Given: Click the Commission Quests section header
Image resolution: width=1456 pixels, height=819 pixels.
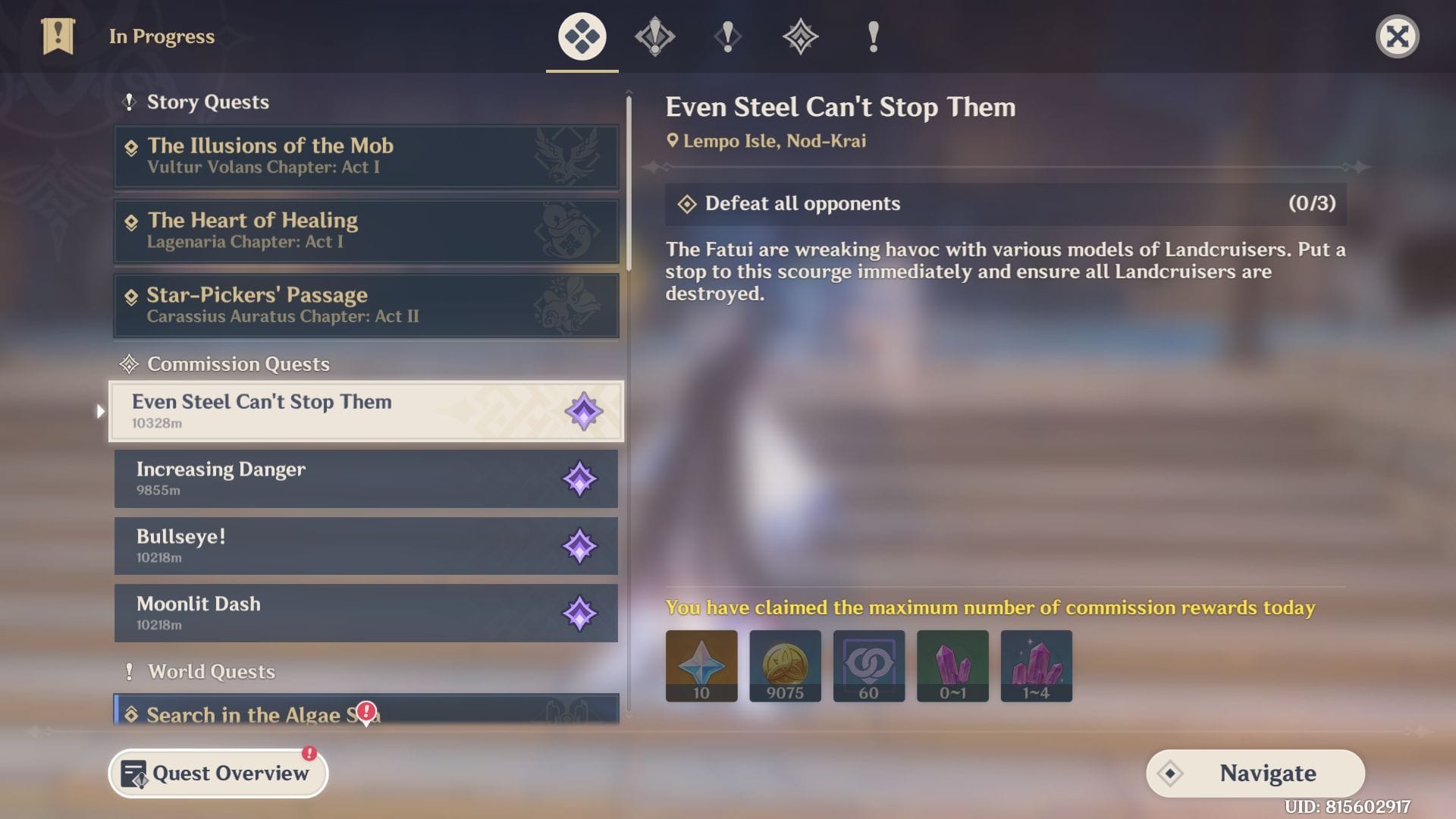Looking at the screenshot, I should pyautogui.click(x=237, y=364).
